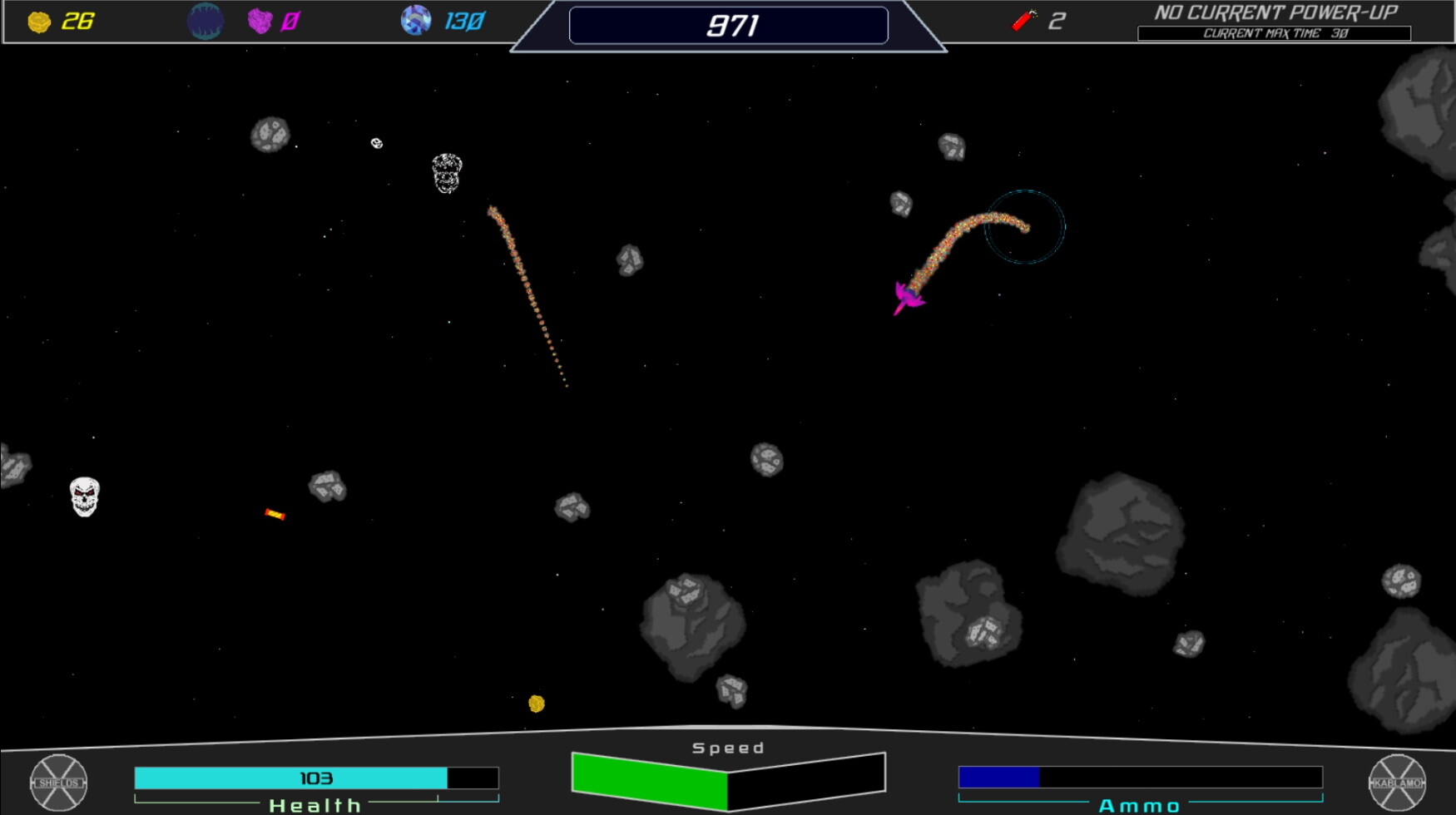The image size is (1456, 815).
Task: Select the dynamite stick icon in the HUD
Action: [1024, 19]
